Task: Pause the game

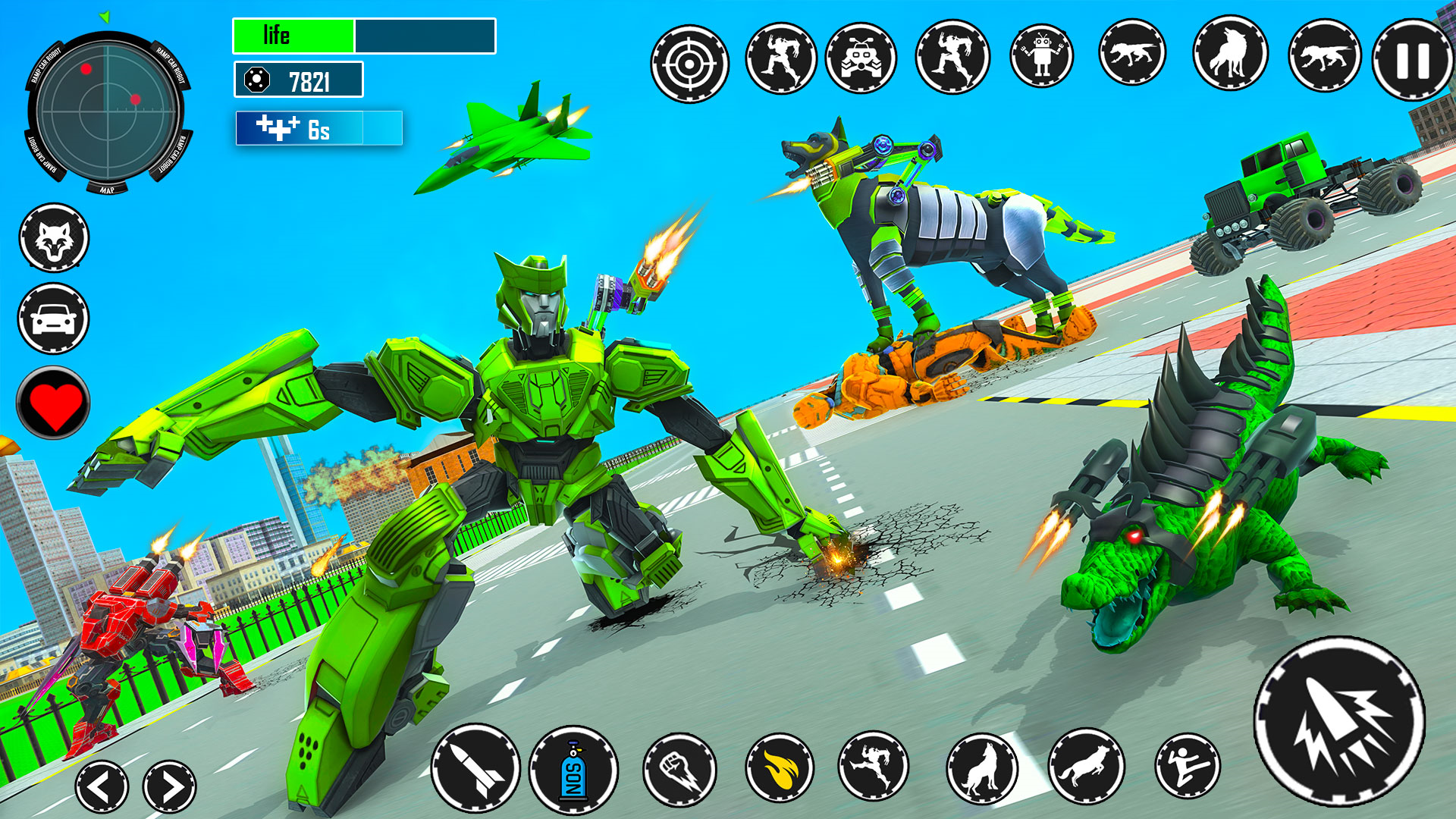Action: point(1412,61)
